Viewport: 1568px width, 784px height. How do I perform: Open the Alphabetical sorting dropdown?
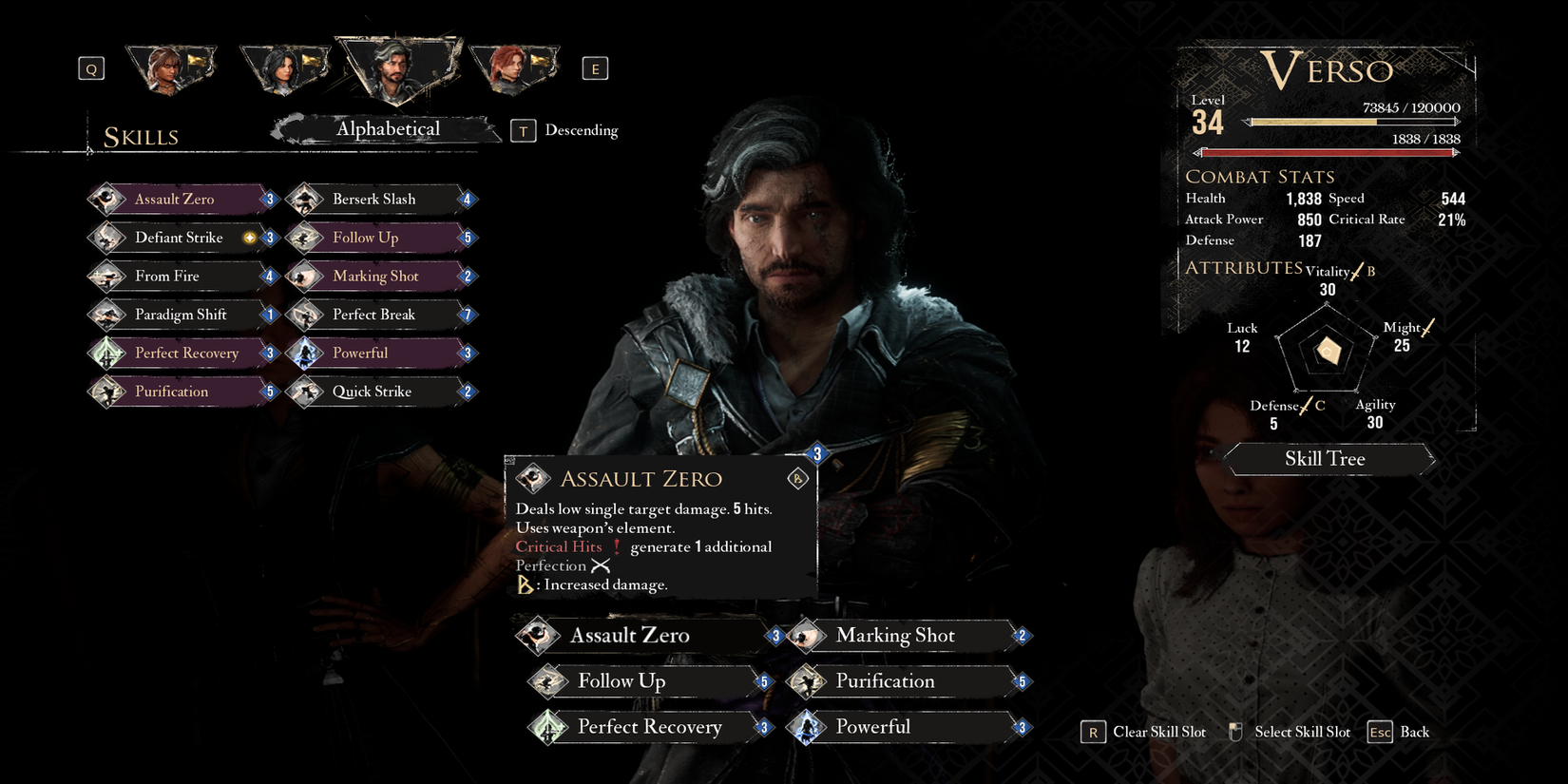click(388, 129)
